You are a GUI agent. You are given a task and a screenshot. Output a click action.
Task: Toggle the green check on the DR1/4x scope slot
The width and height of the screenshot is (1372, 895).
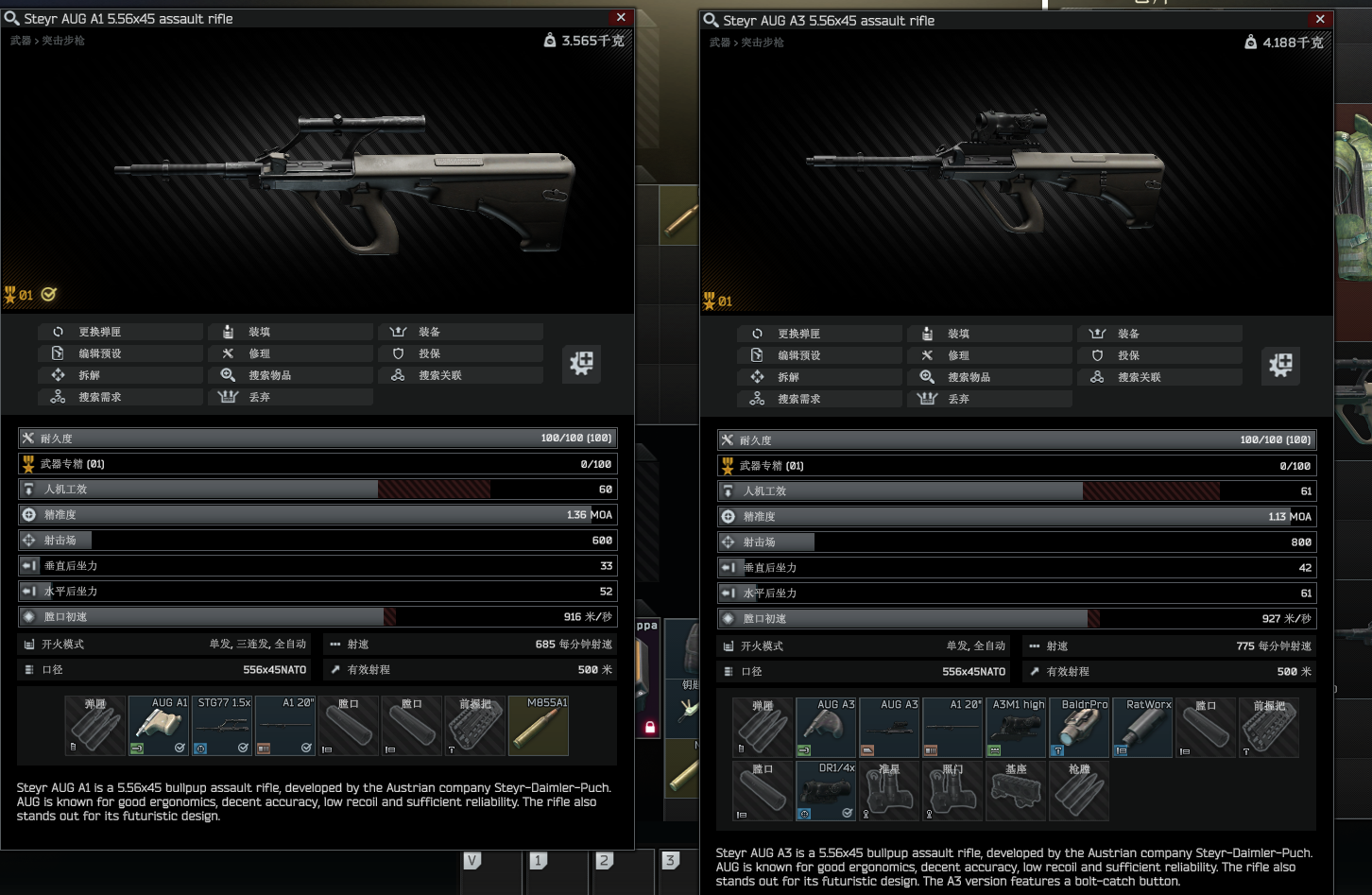pyautogui.click(x=847, y=813)
